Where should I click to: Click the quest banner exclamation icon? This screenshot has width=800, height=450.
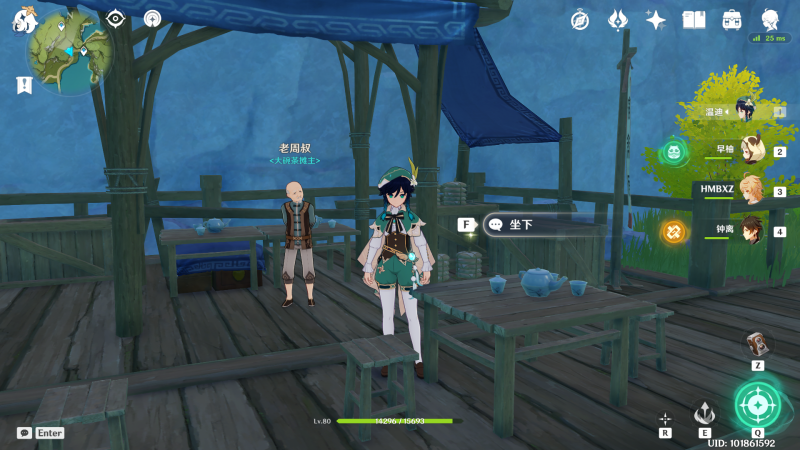pyautogui.click(x=23, y=86)
